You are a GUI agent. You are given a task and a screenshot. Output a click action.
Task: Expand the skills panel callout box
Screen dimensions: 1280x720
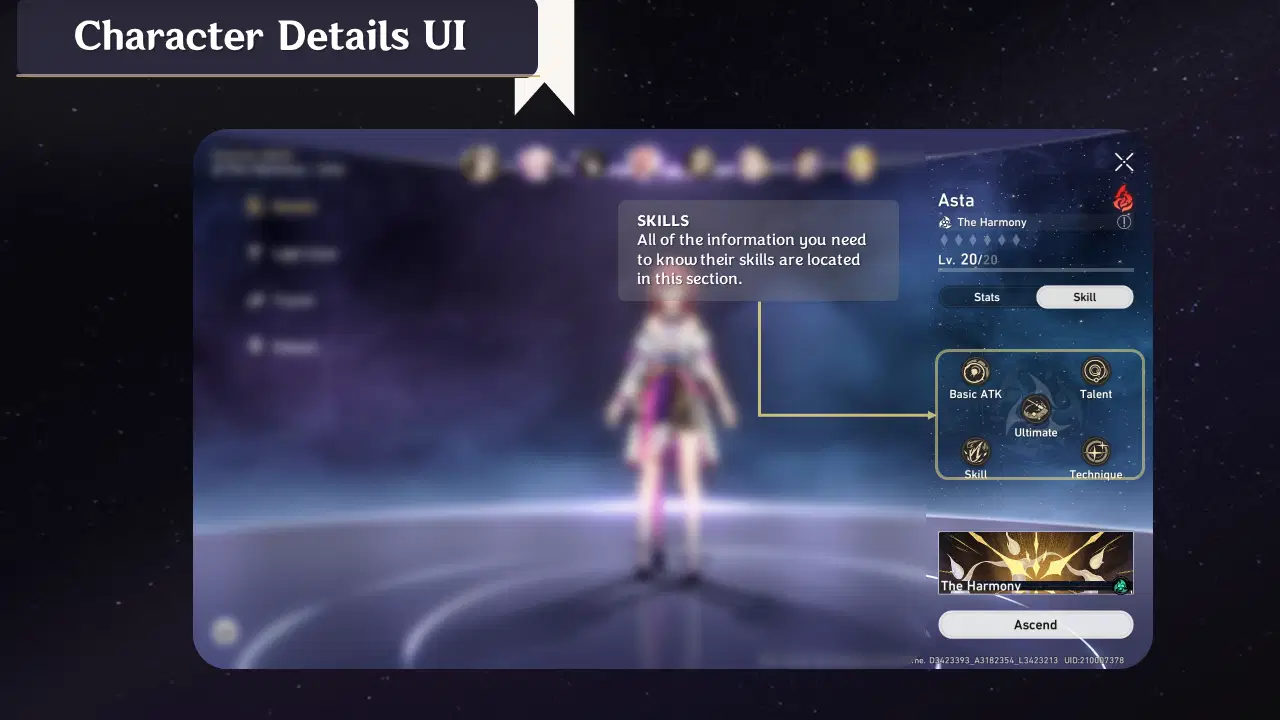(x=758, y=250)
